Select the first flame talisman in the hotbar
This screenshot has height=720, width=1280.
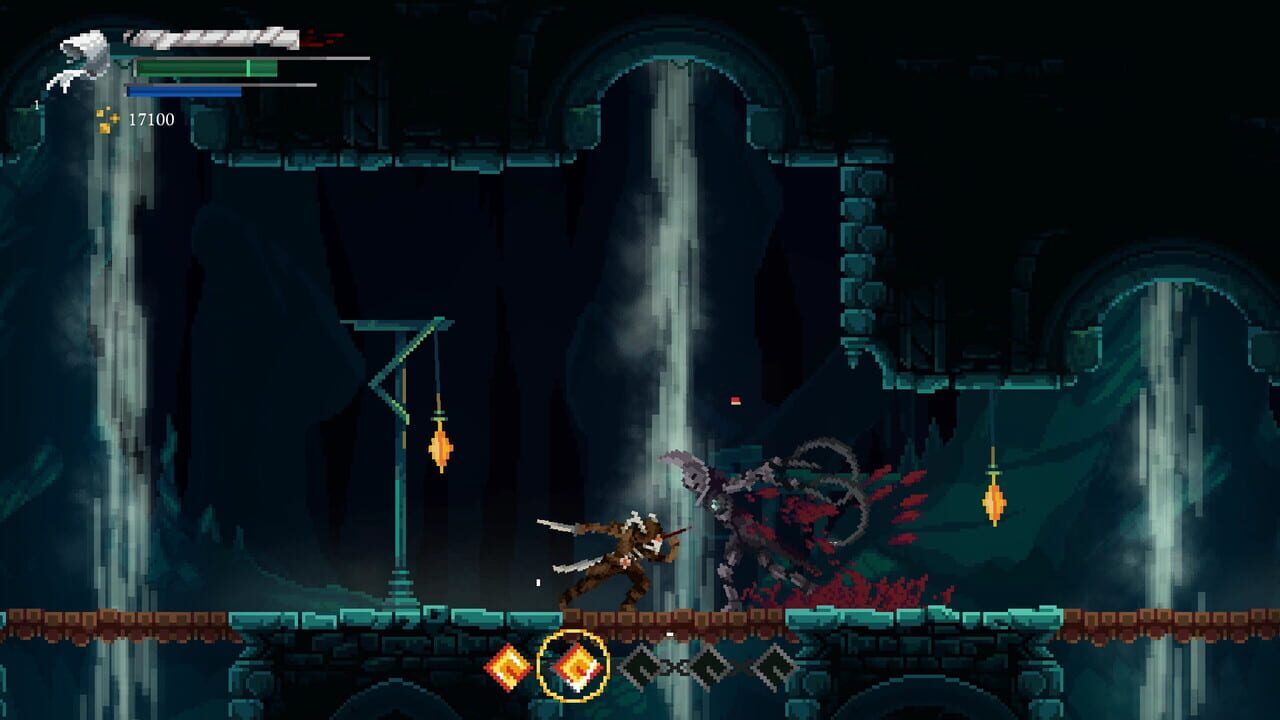510,666
